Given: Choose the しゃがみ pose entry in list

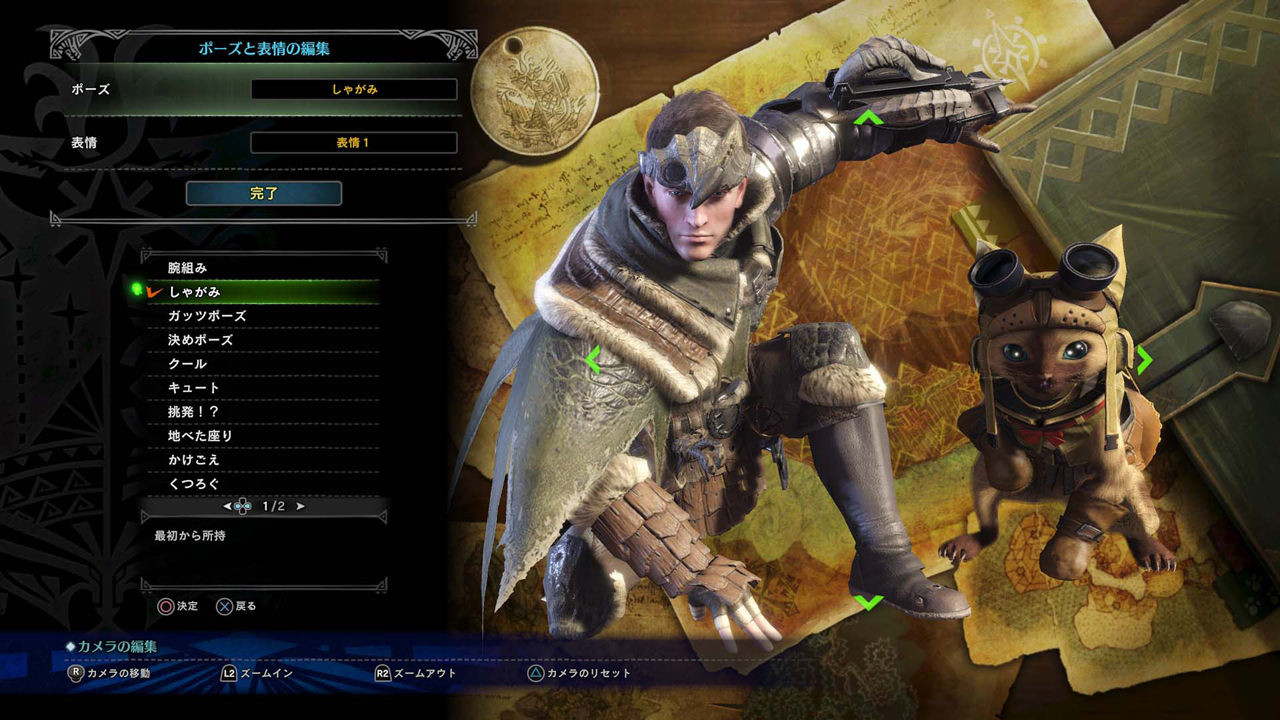Looking at the screenshot, I should coord(262,292).
